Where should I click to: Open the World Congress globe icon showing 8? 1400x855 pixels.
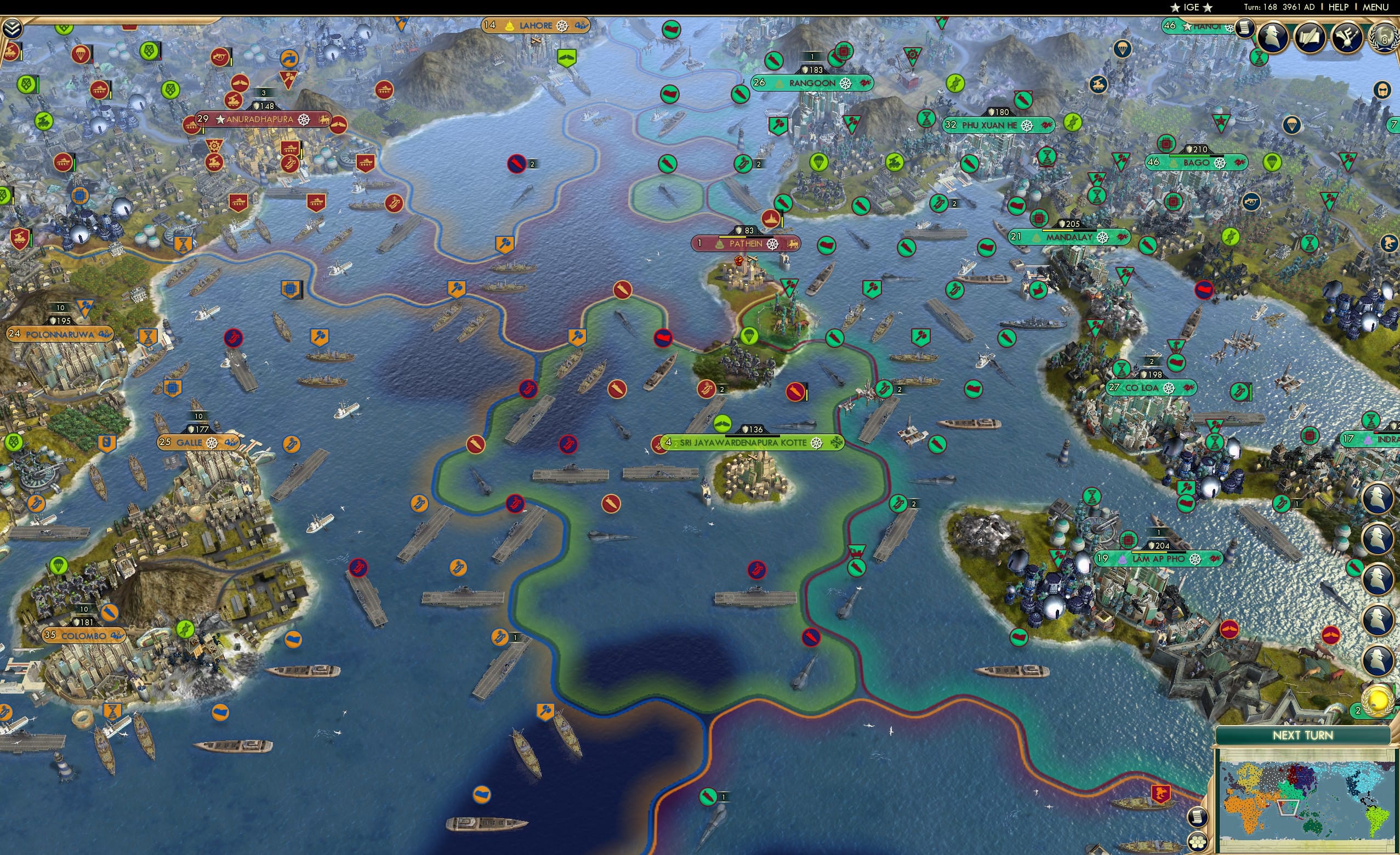(x=1387, y=38)
